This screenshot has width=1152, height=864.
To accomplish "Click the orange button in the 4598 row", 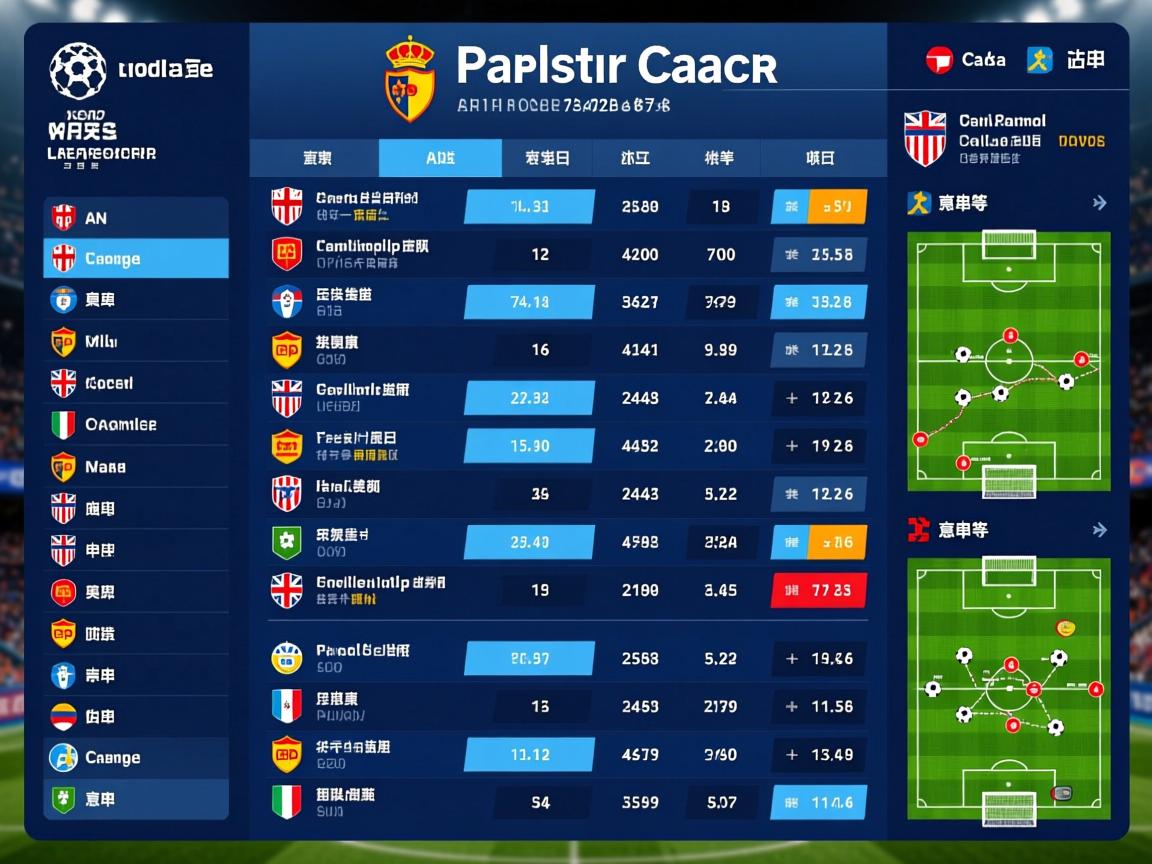I will point(837,542).
